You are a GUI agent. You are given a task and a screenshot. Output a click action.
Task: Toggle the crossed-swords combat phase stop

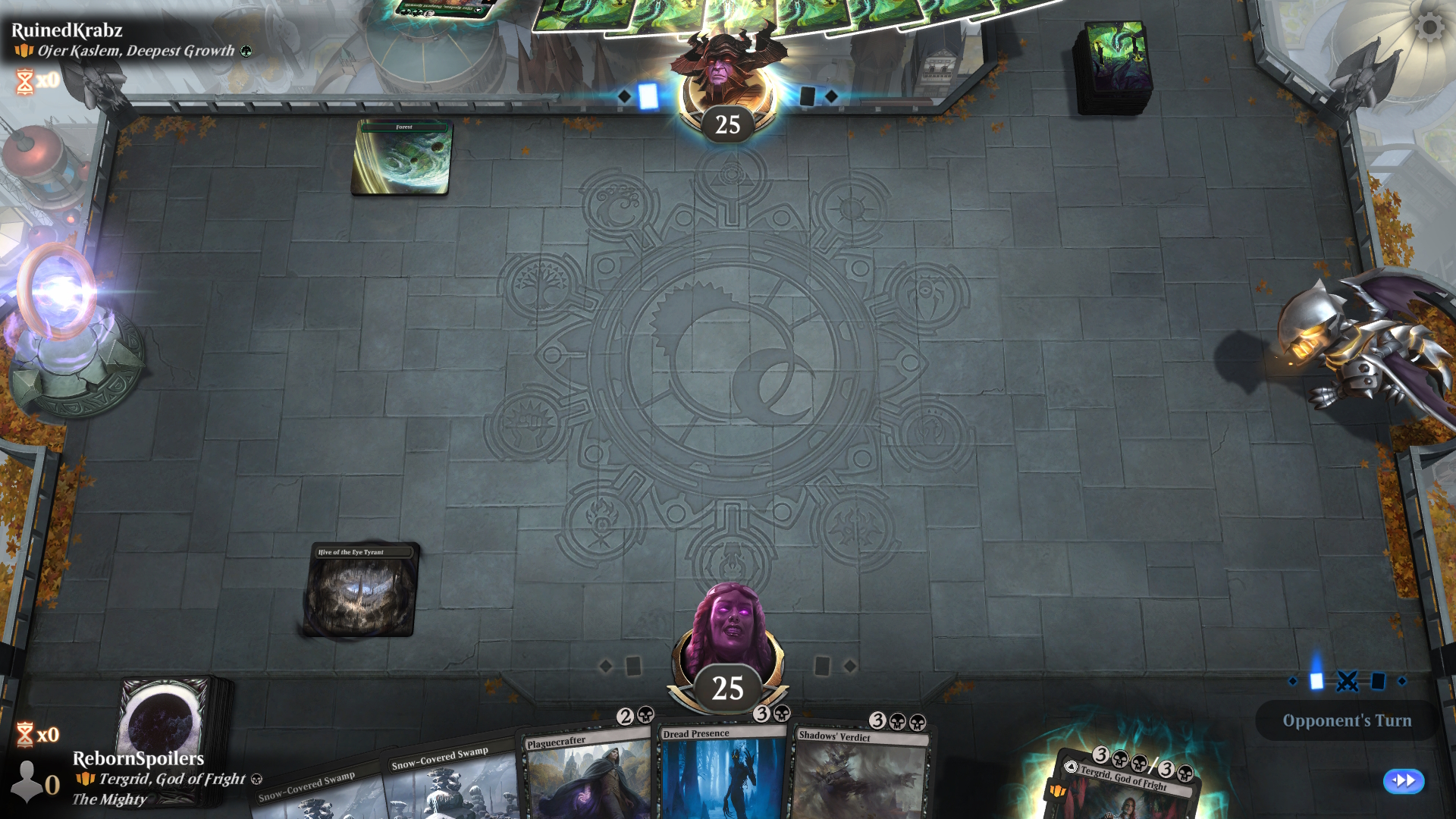pos(1347,681)
